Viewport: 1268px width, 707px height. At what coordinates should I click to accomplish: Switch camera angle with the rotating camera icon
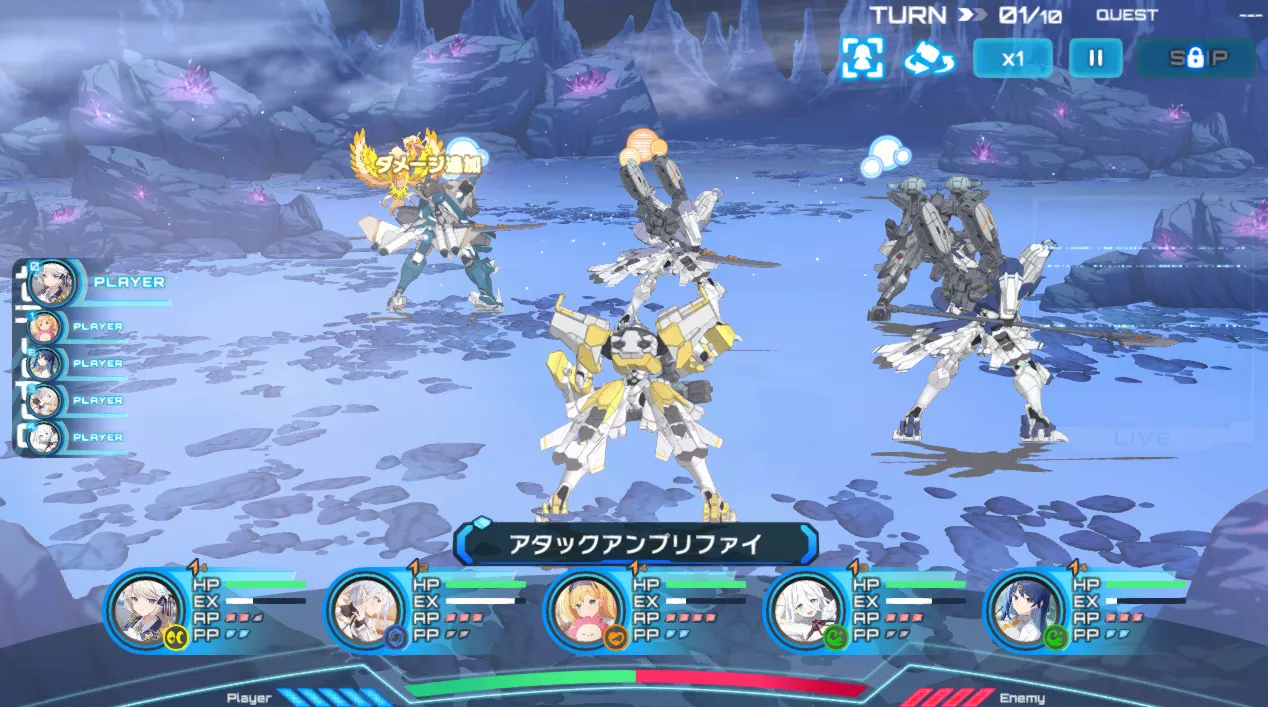[929, 58]
